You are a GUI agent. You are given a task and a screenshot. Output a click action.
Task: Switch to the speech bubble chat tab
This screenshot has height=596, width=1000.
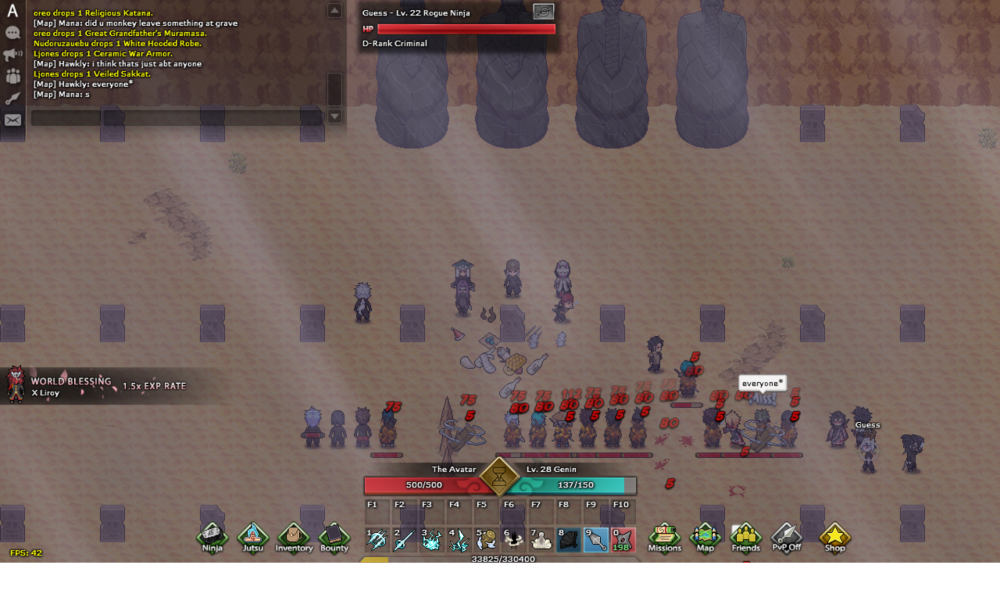[x=13, y=32]
